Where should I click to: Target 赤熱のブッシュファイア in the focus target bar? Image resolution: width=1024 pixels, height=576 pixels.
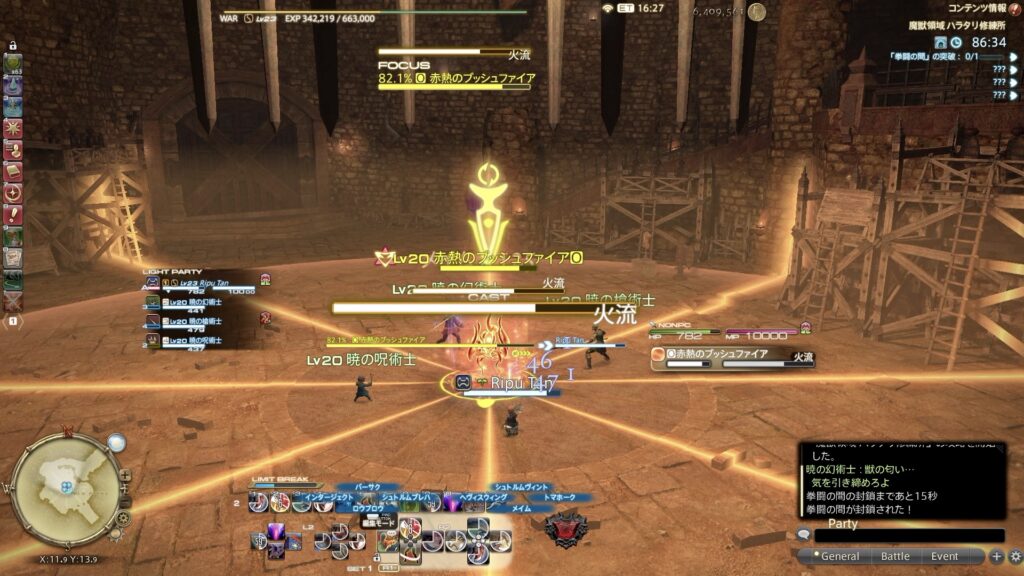(x=455, y=77)
